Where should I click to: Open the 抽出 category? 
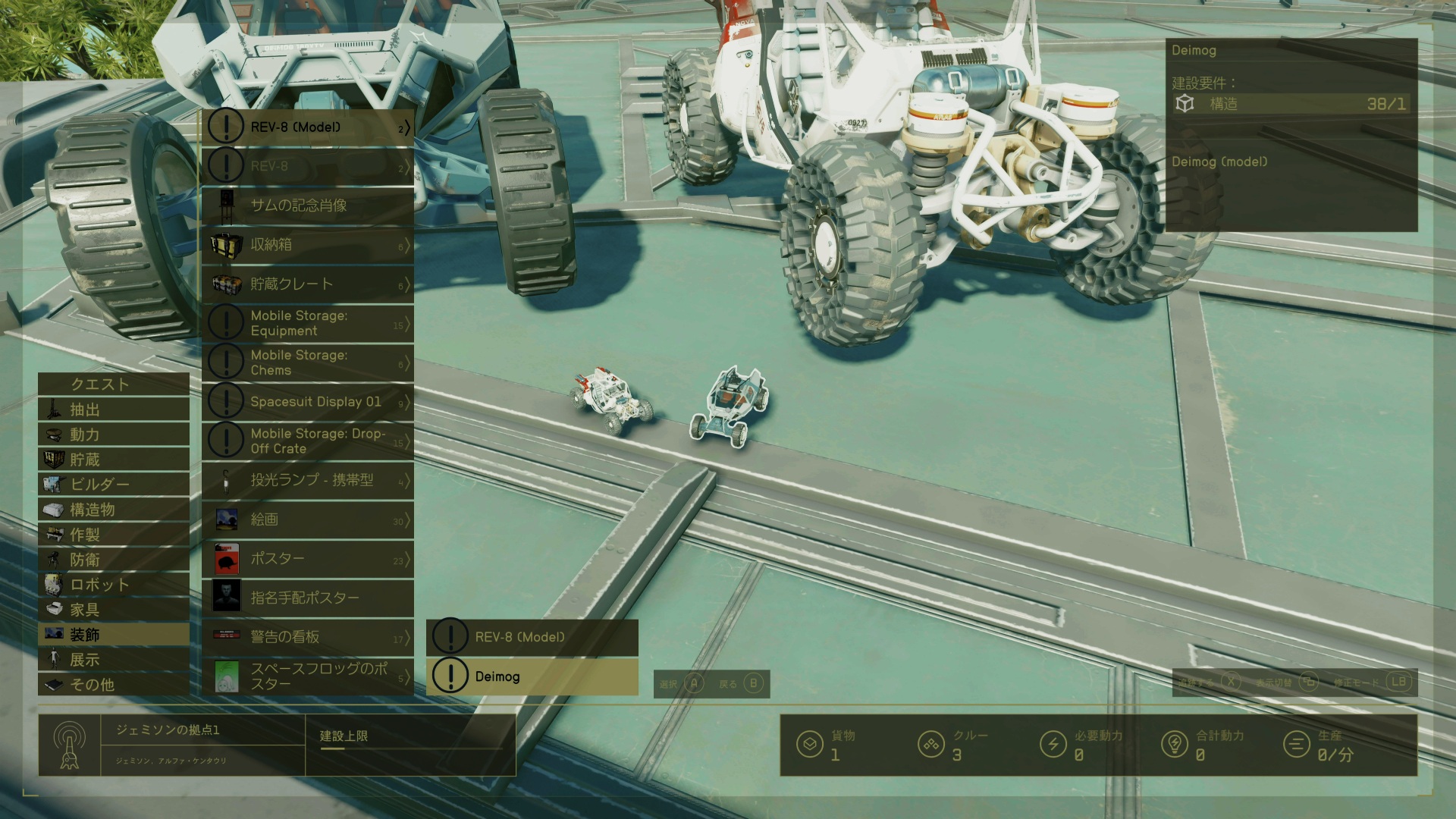click(114, 409)
